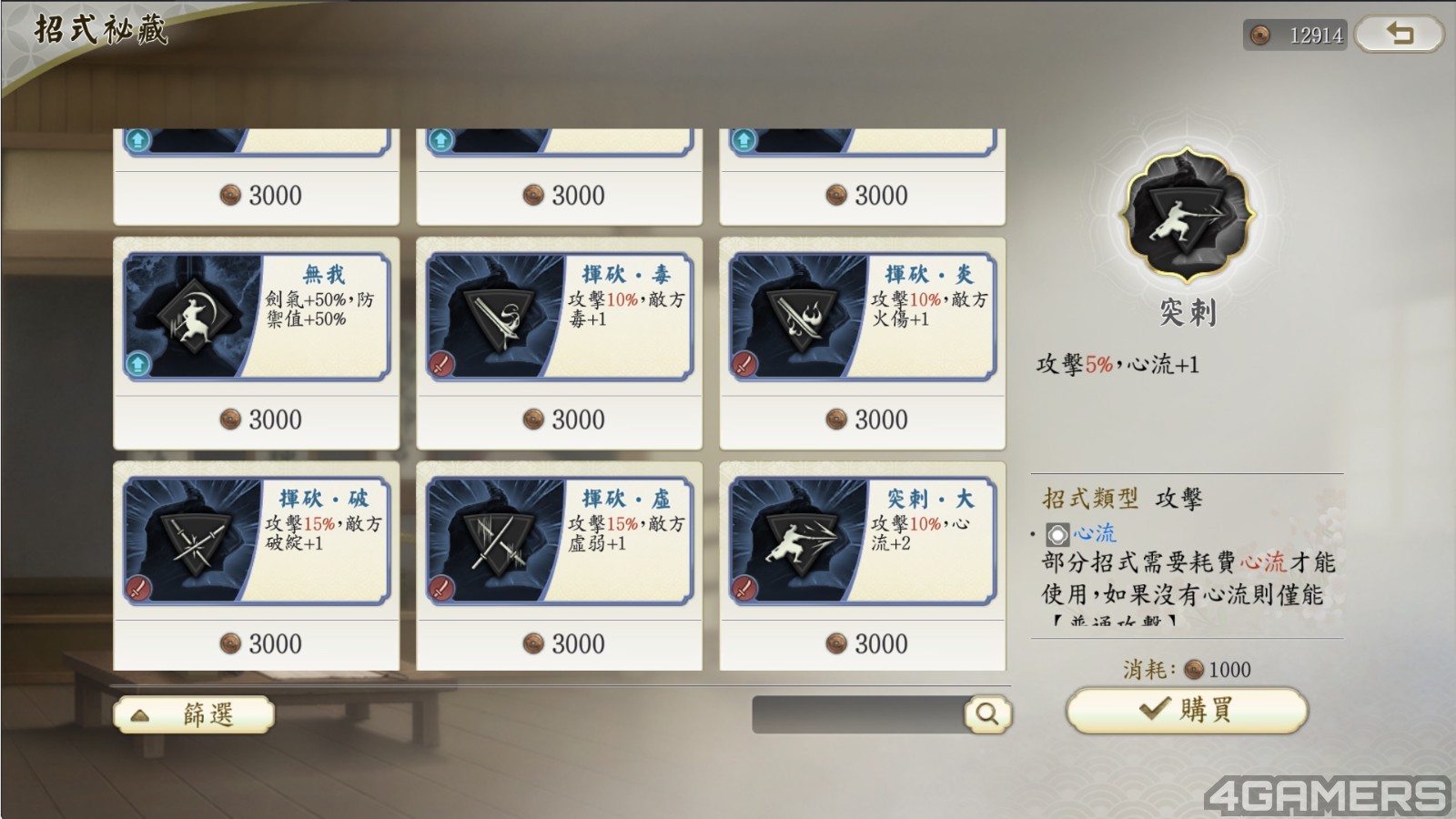Select the 揮砍・破 skill card
The image size is (1456, 819).
click(x=257, y=541)
